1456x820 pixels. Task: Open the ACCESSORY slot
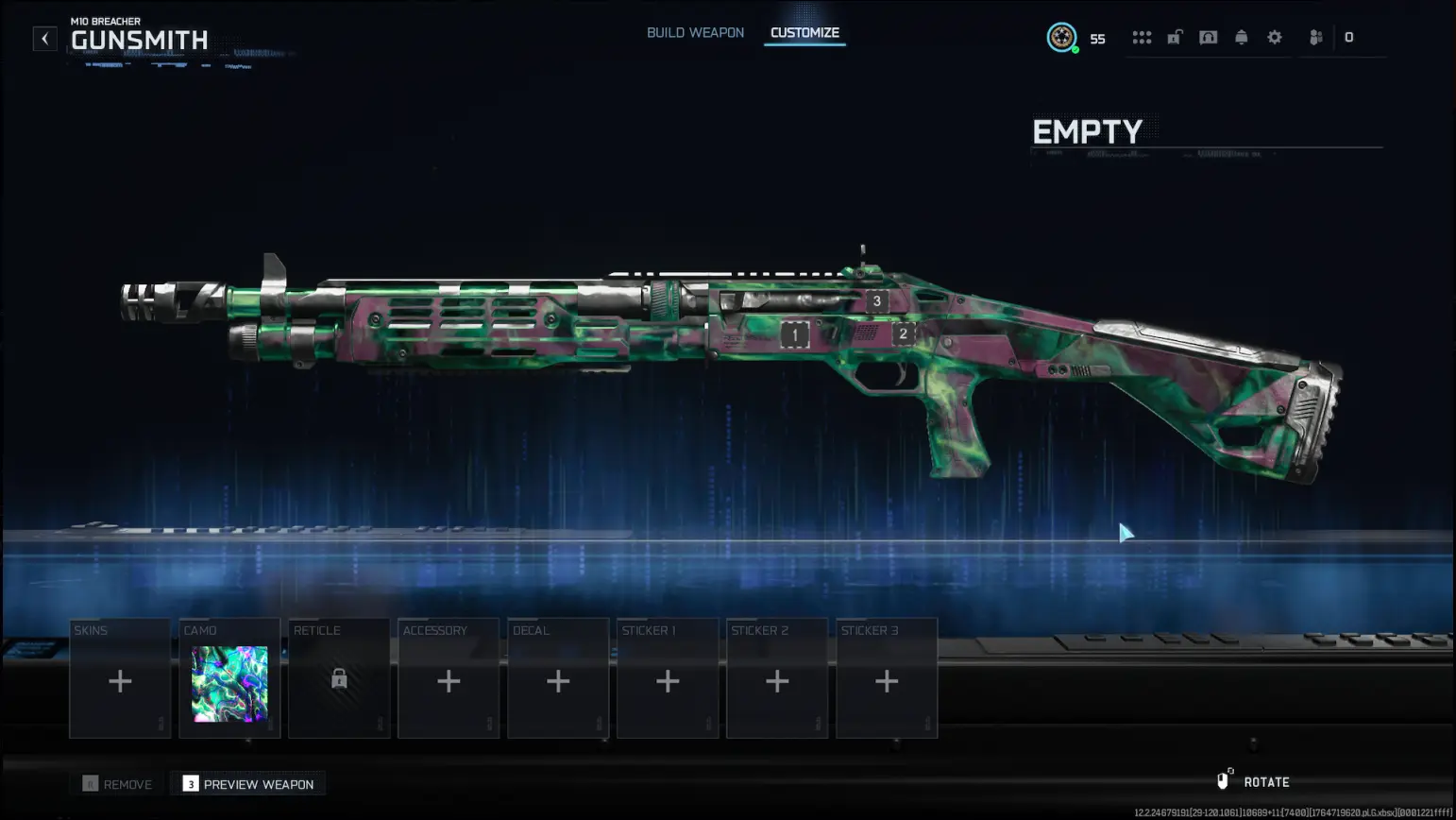pyautogui.click(x=448, y=680)
